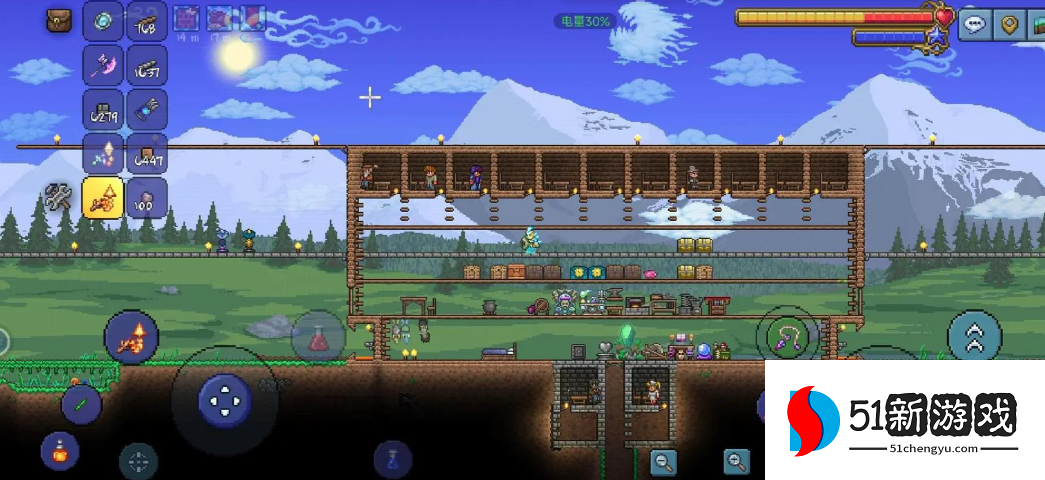
Task: Toggle the smart cursor crosshair button
Action: coord(139,461)
